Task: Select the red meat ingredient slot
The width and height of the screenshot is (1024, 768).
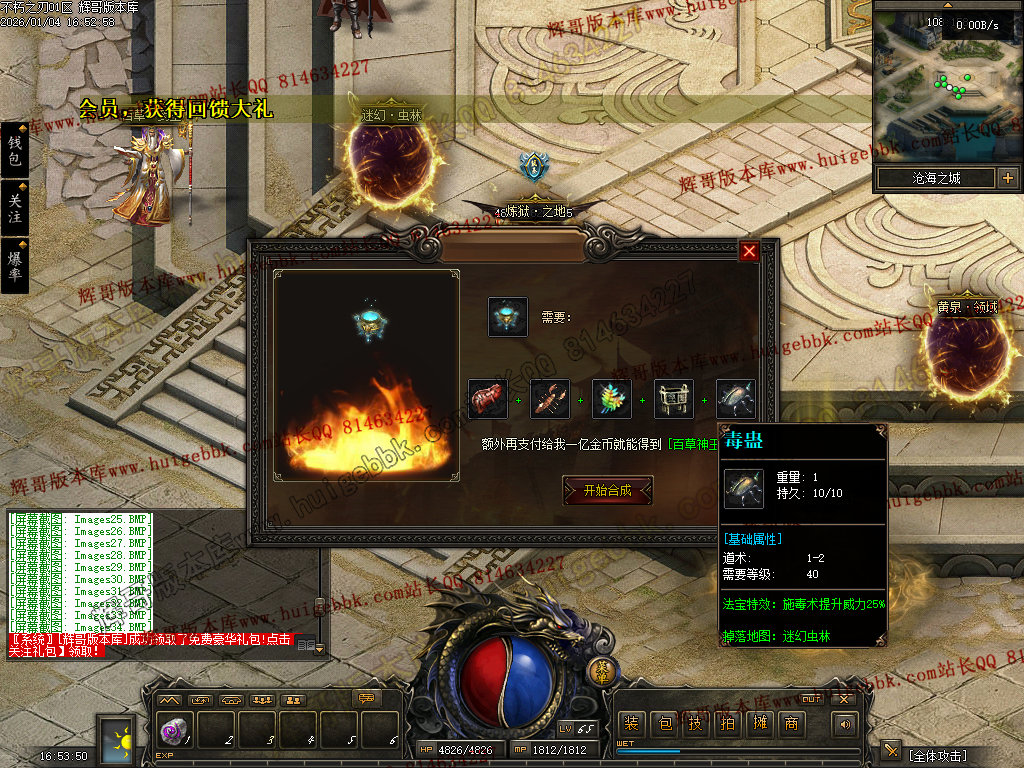Action: click(x=488, y=399)
